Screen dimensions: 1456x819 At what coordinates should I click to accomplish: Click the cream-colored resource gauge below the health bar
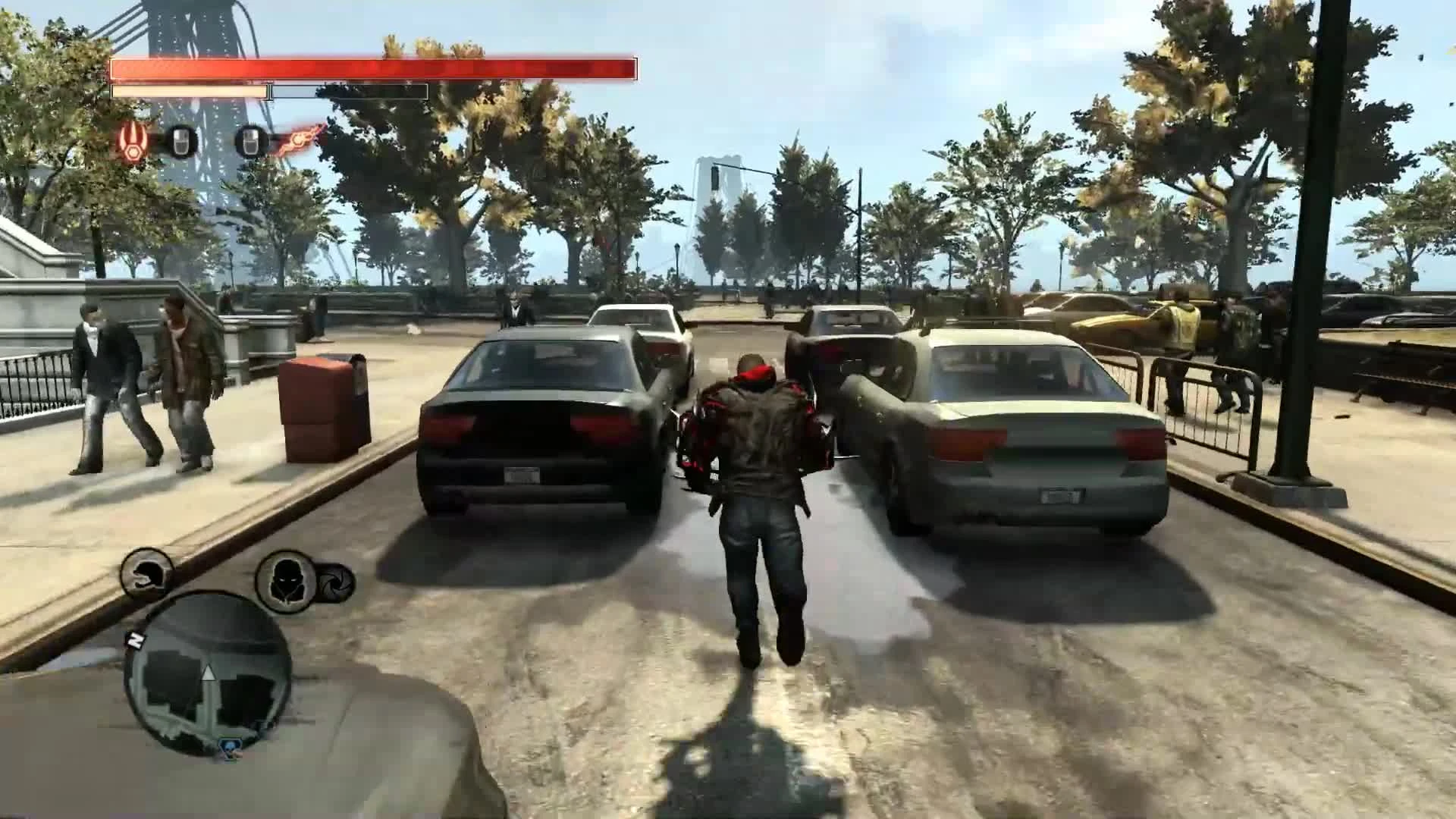(188, 92)
